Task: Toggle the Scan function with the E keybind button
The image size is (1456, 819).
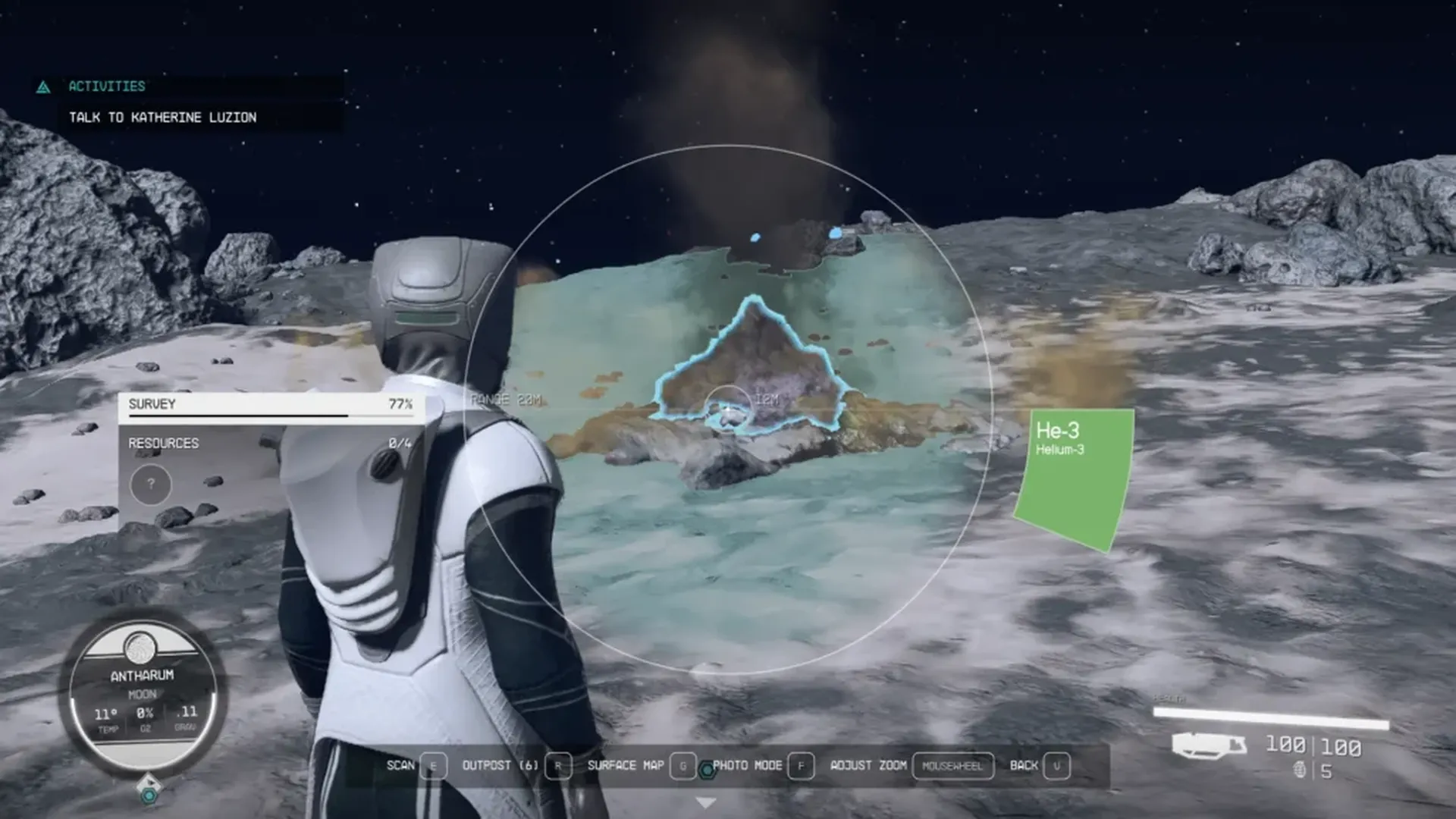Action: click(432, 766)
